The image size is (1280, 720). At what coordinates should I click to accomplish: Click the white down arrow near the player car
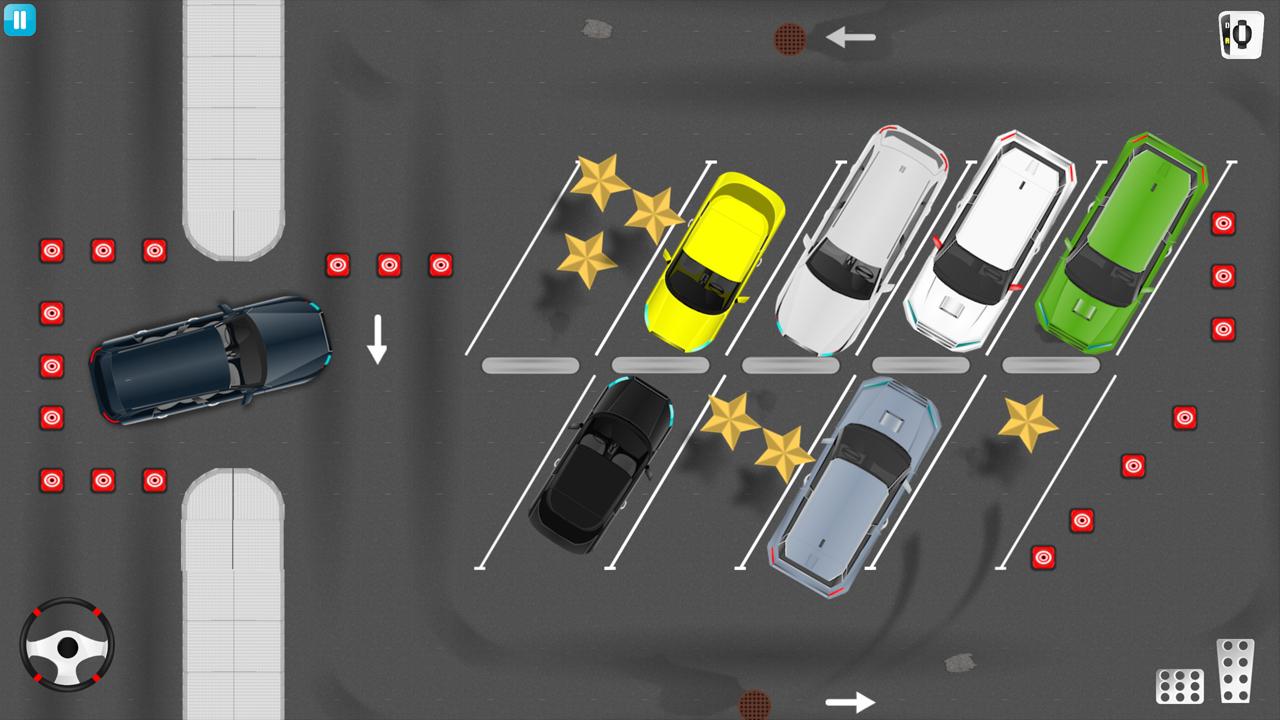tap(378, 338)
